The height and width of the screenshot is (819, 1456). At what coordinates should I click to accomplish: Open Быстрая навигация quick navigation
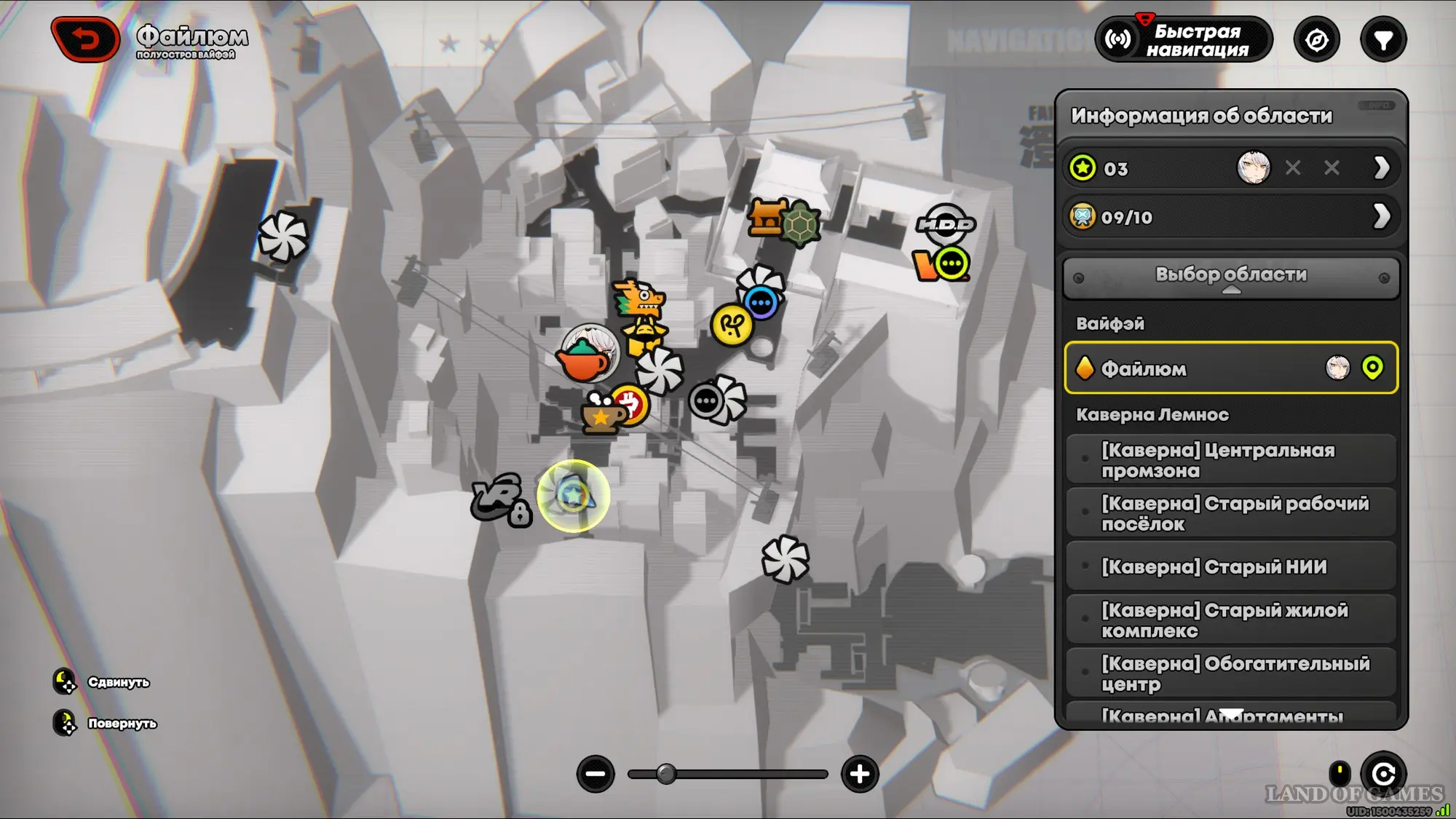(1185, 40)
